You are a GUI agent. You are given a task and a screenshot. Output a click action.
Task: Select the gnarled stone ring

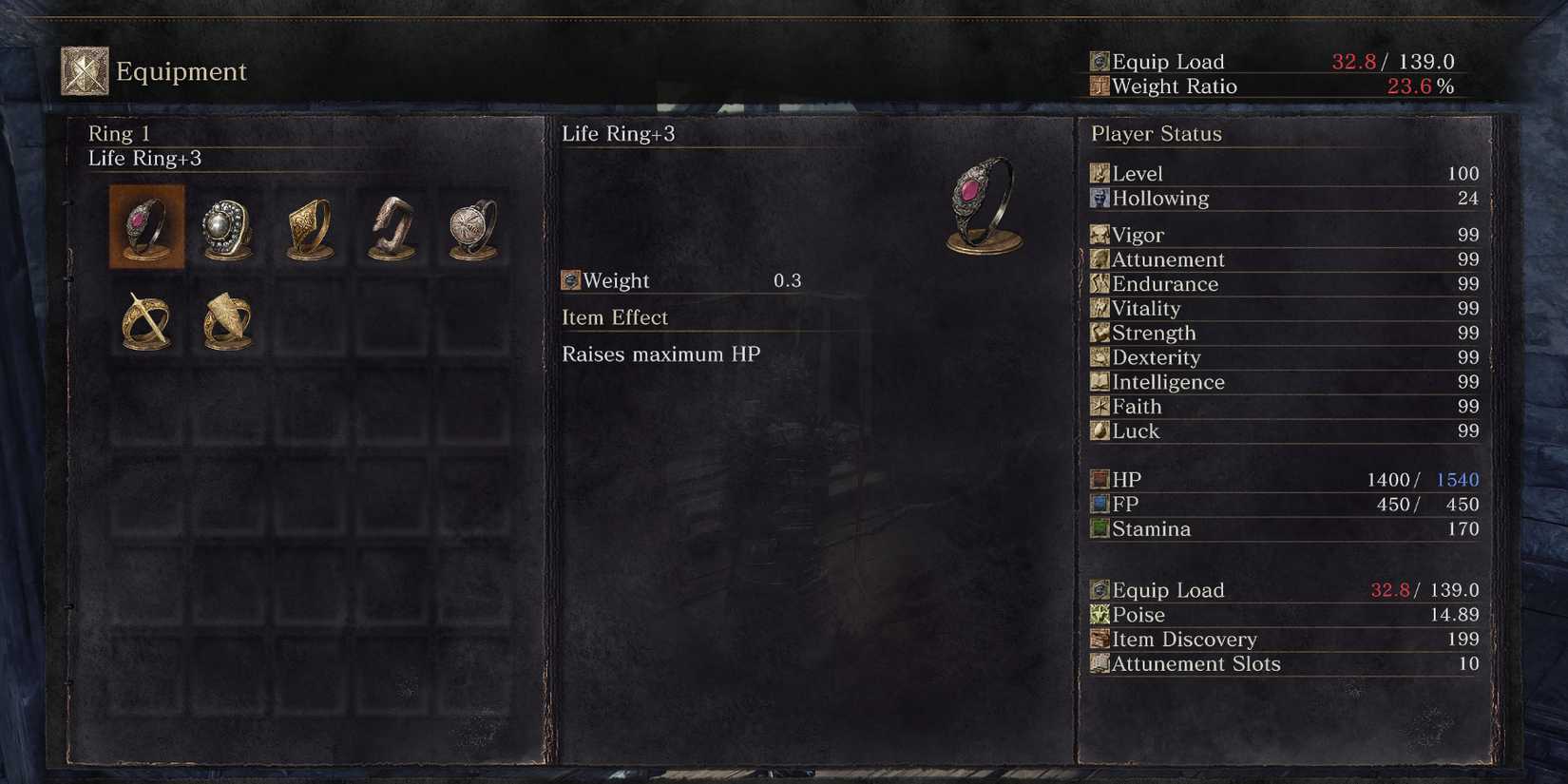coord(388,228)
